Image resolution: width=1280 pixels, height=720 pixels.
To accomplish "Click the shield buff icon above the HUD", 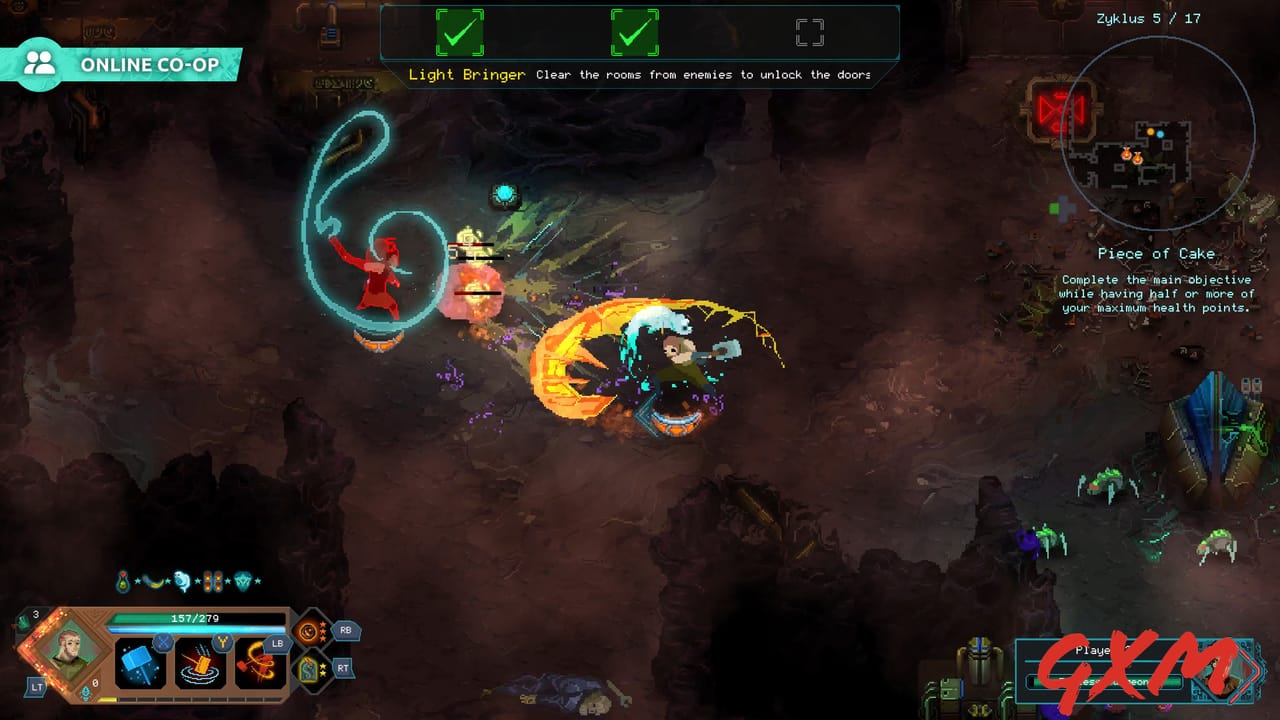I will coord(245,581).
